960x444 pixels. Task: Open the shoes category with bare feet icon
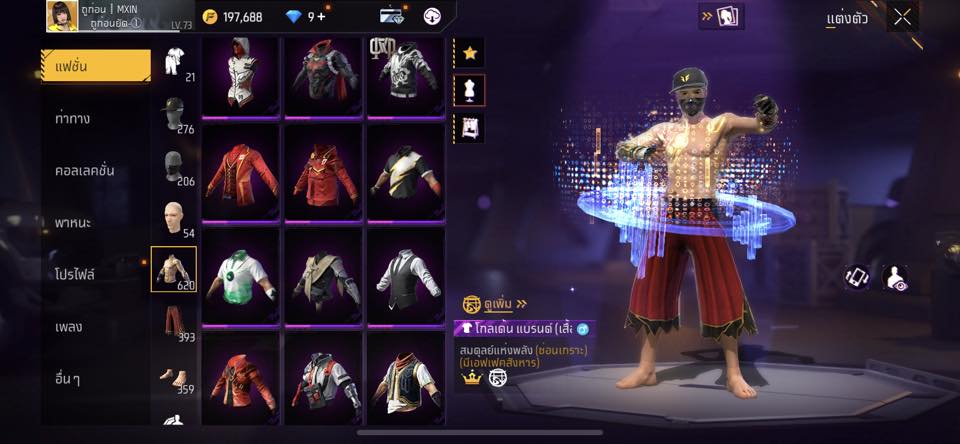(173, 375)
